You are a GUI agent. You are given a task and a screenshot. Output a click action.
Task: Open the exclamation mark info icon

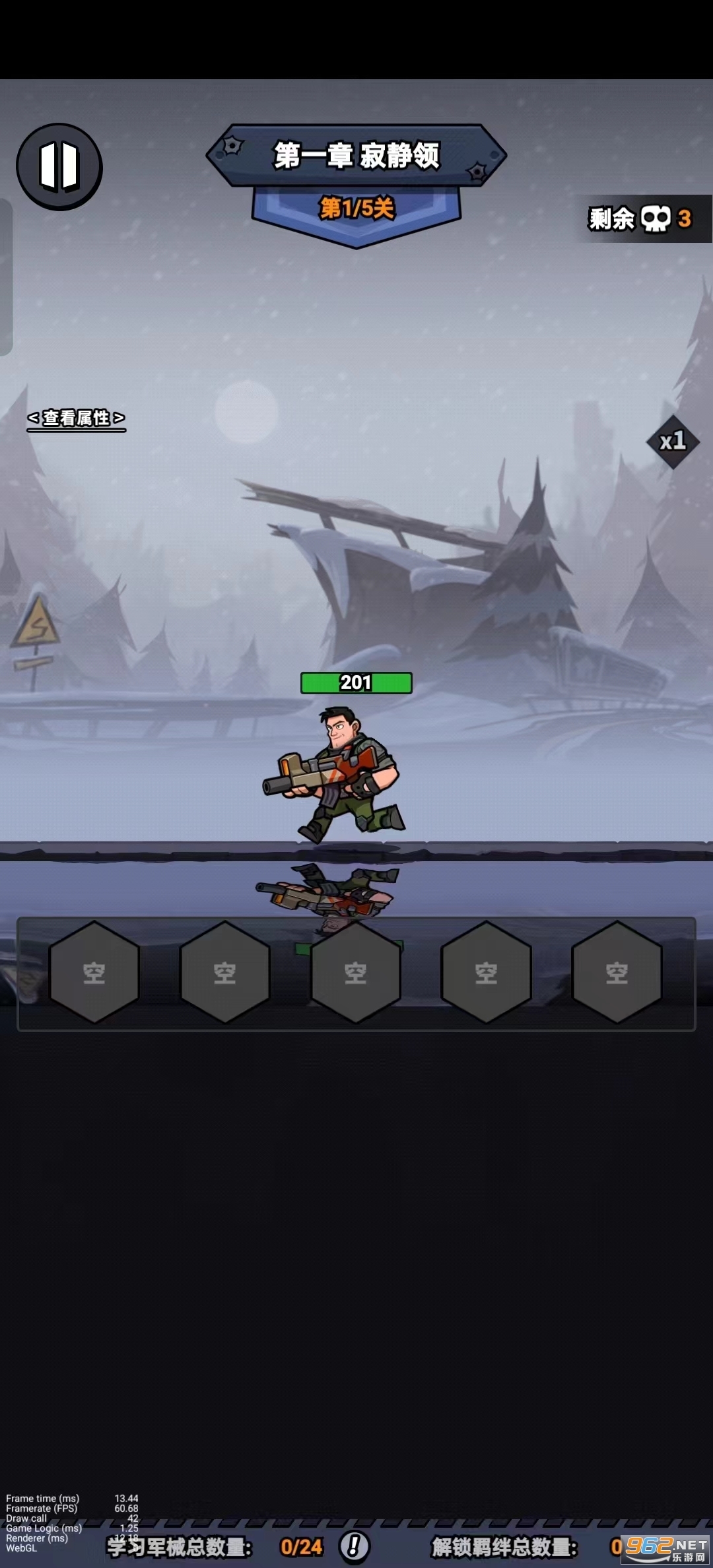(355, 1546)
